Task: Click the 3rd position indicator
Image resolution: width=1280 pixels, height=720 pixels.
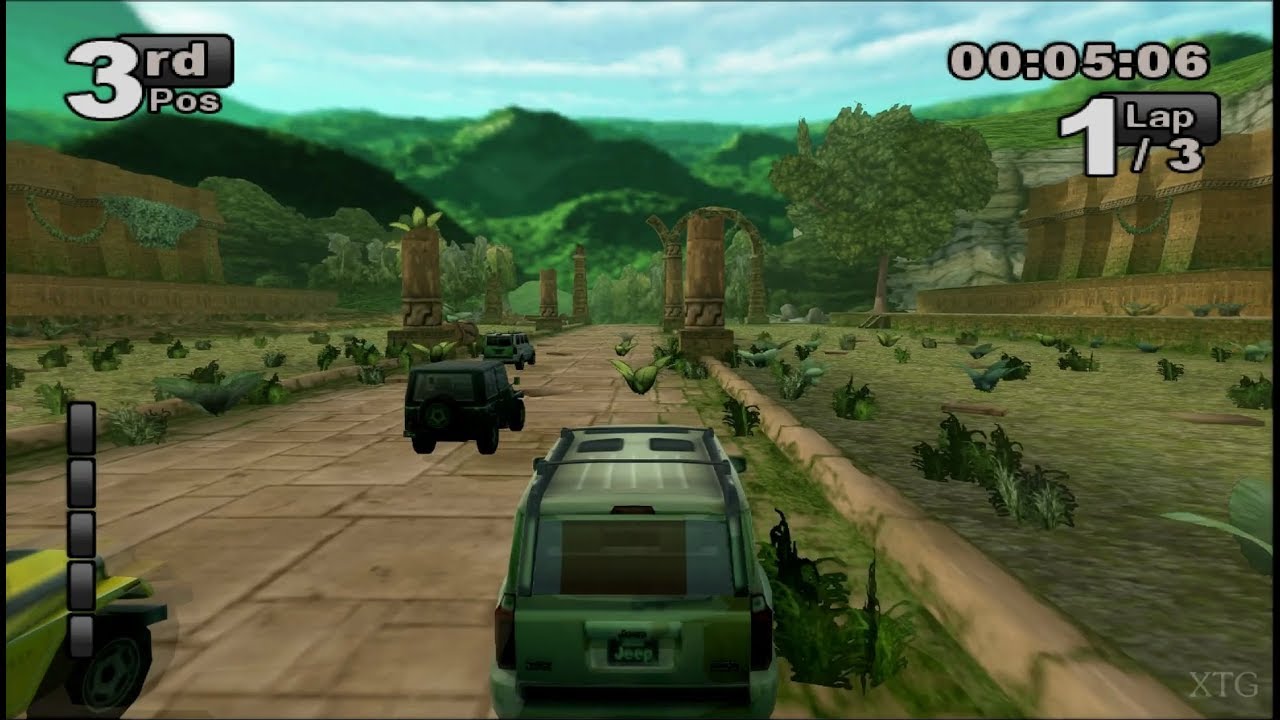Action: coord(130,70)
